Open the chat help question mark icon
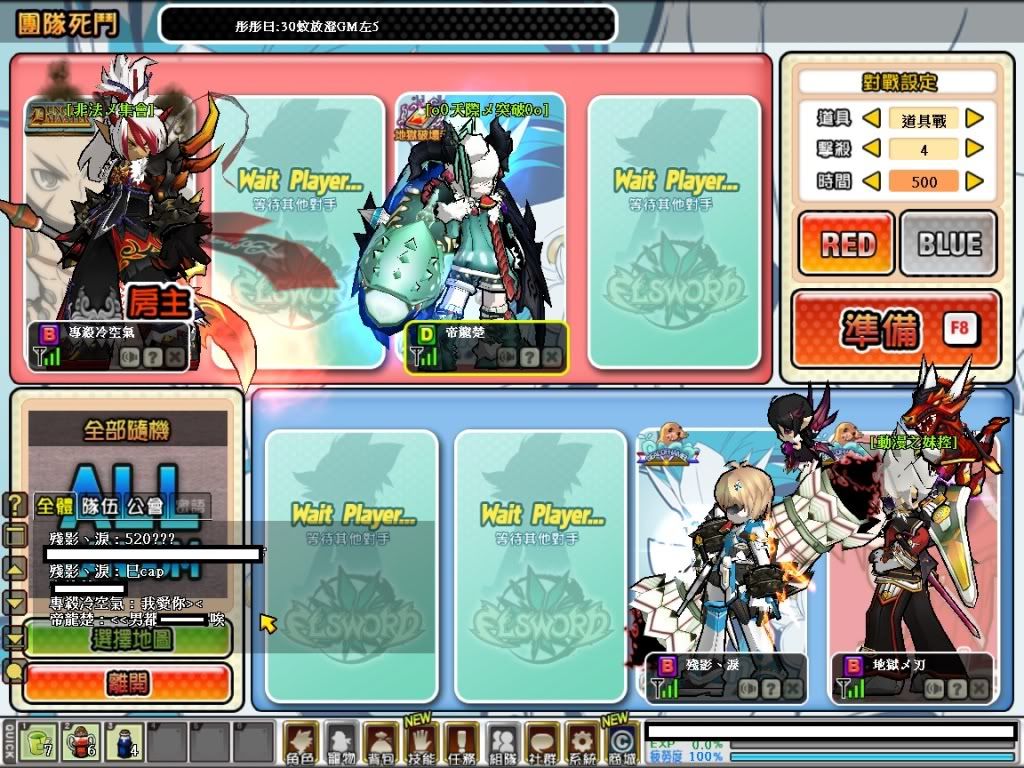The height and width of the screenshot is (768, 1024). [x=16, y=506]
